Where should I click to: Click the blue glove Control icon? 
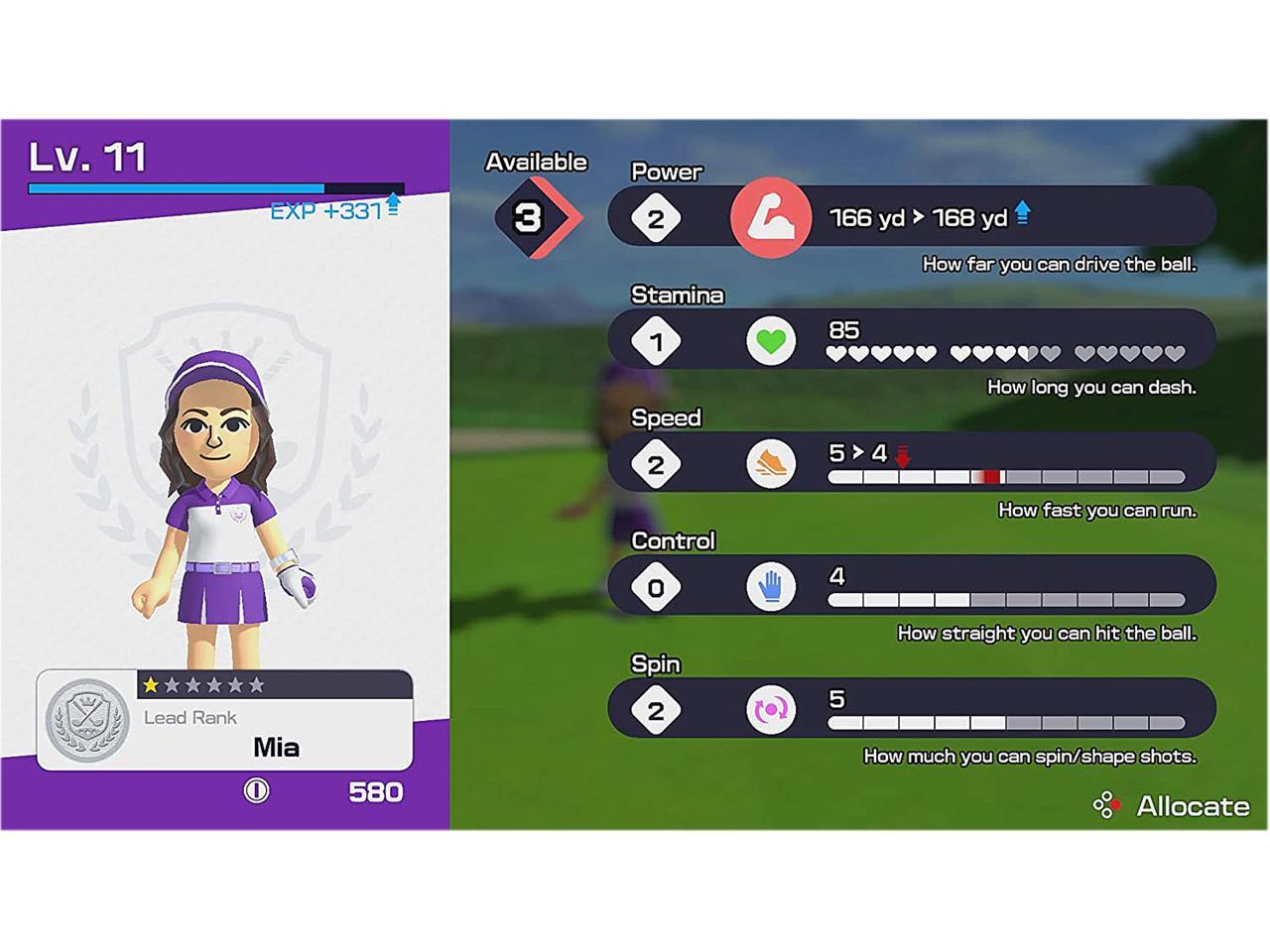771,587
